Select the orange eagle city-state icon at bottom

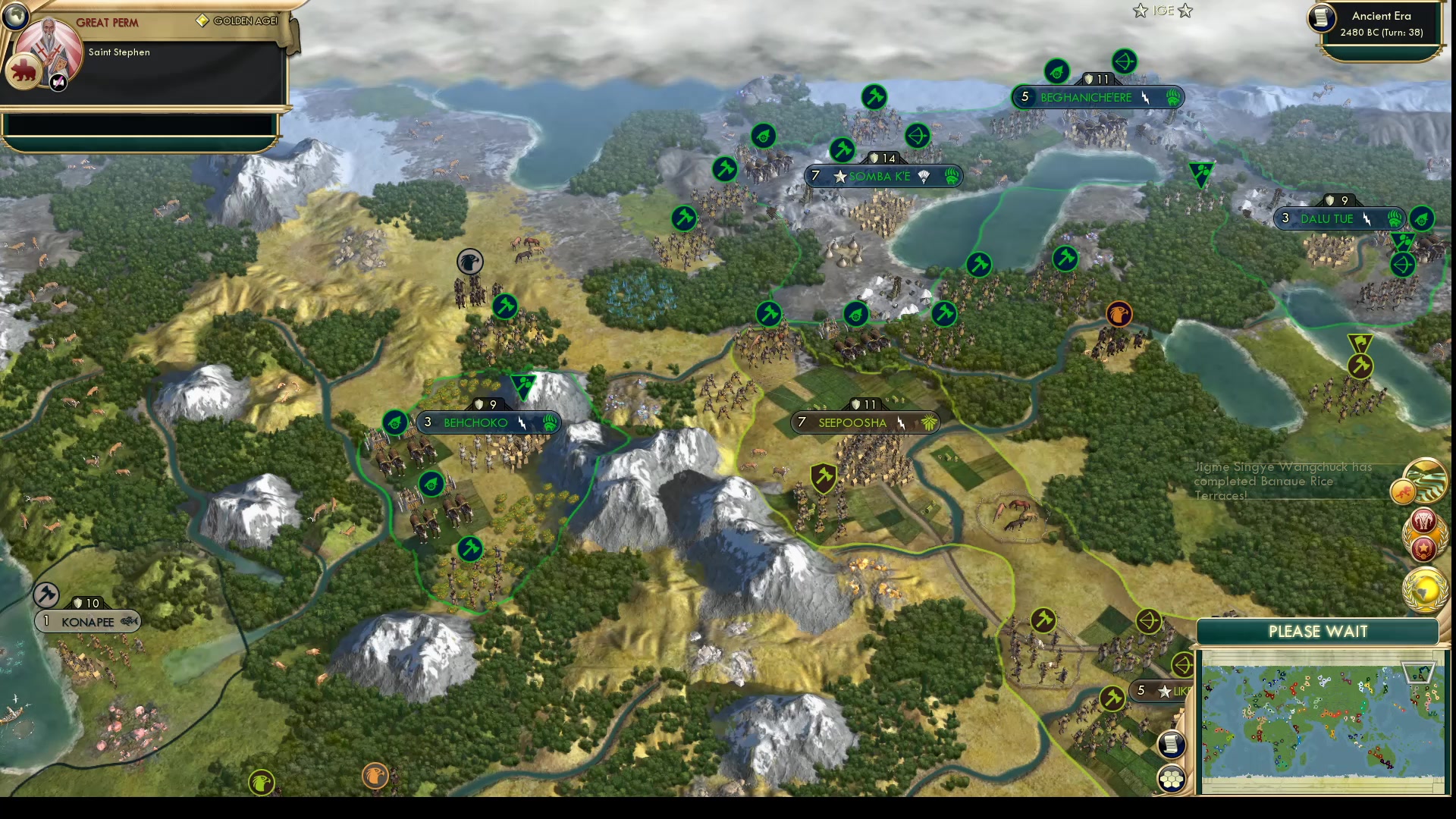point(375,777)
